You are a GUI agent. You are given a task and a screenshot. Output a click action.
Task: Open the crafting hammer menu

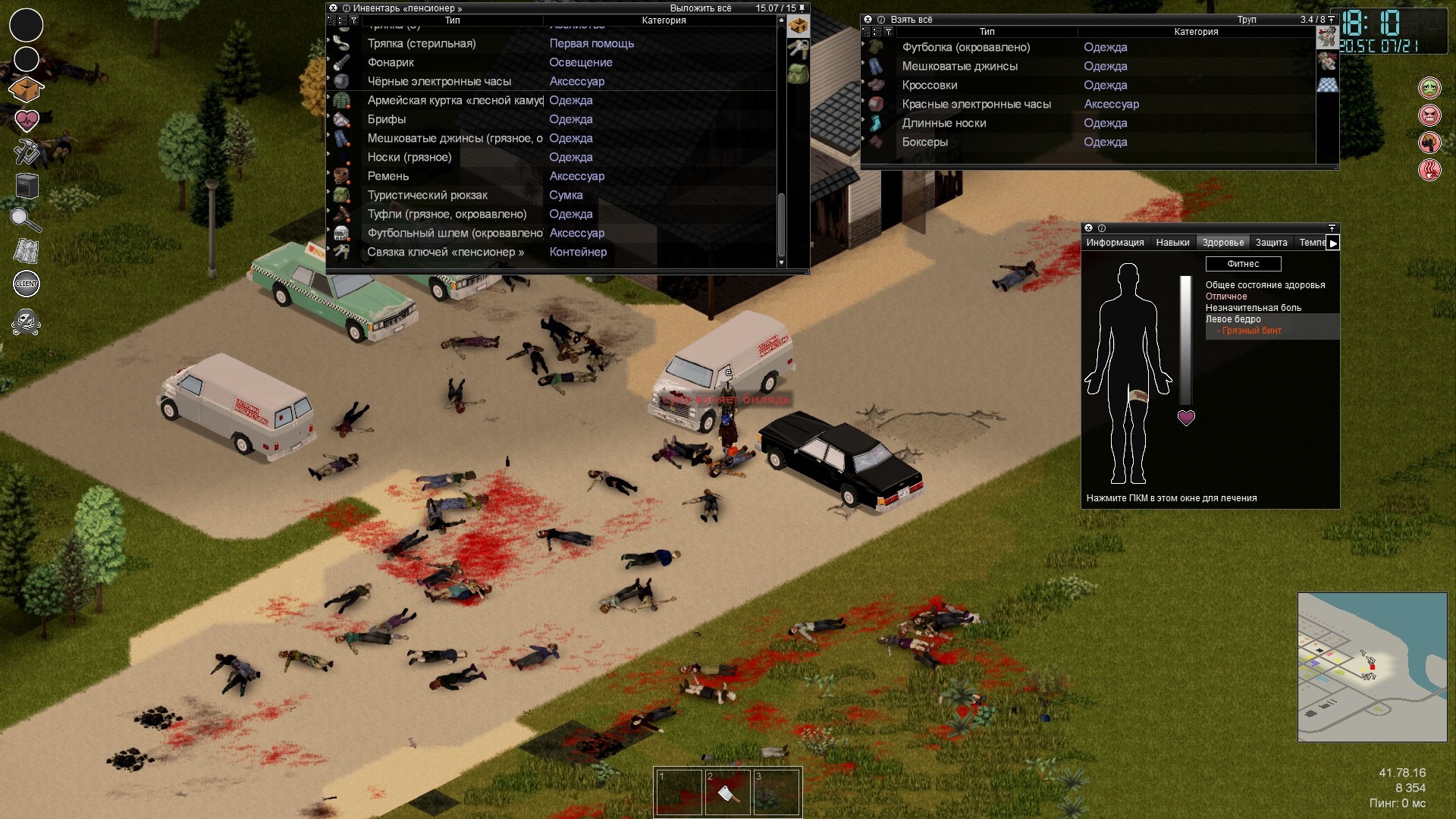[x=26, y=152]
